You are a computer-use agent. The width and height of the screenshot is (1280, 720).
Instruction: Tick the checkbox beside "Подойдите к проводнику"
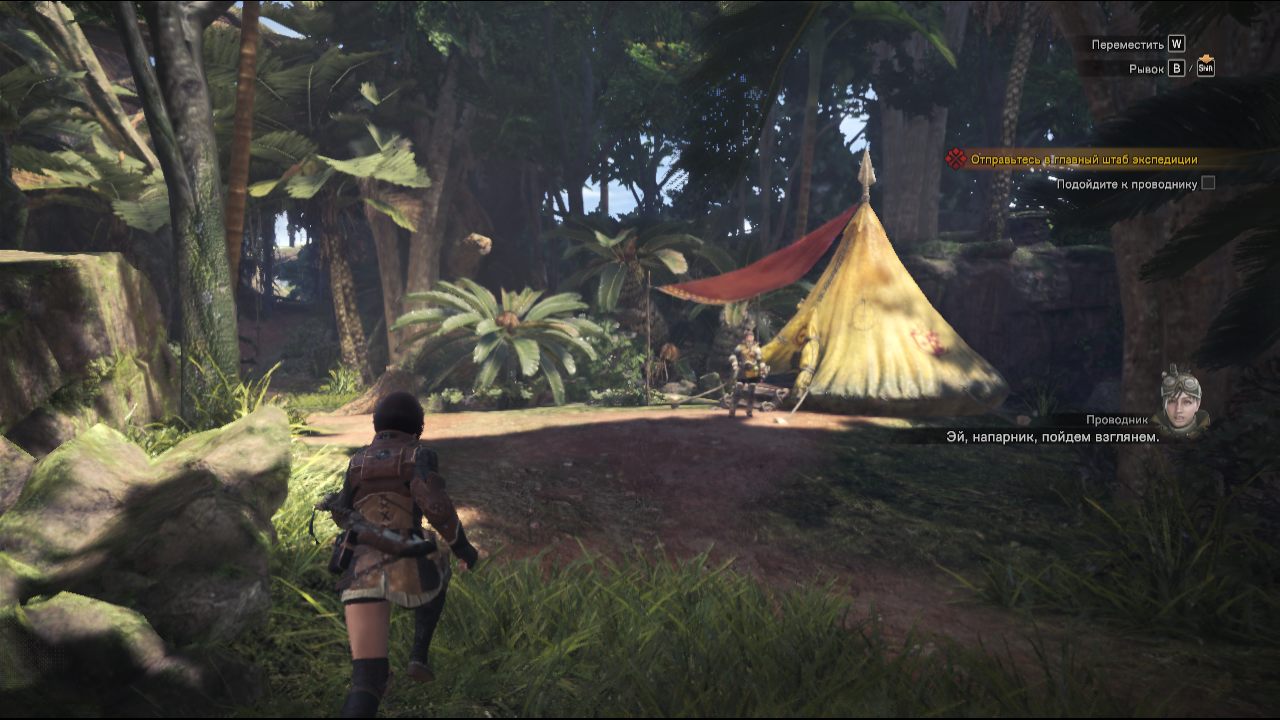(1208, 183)
